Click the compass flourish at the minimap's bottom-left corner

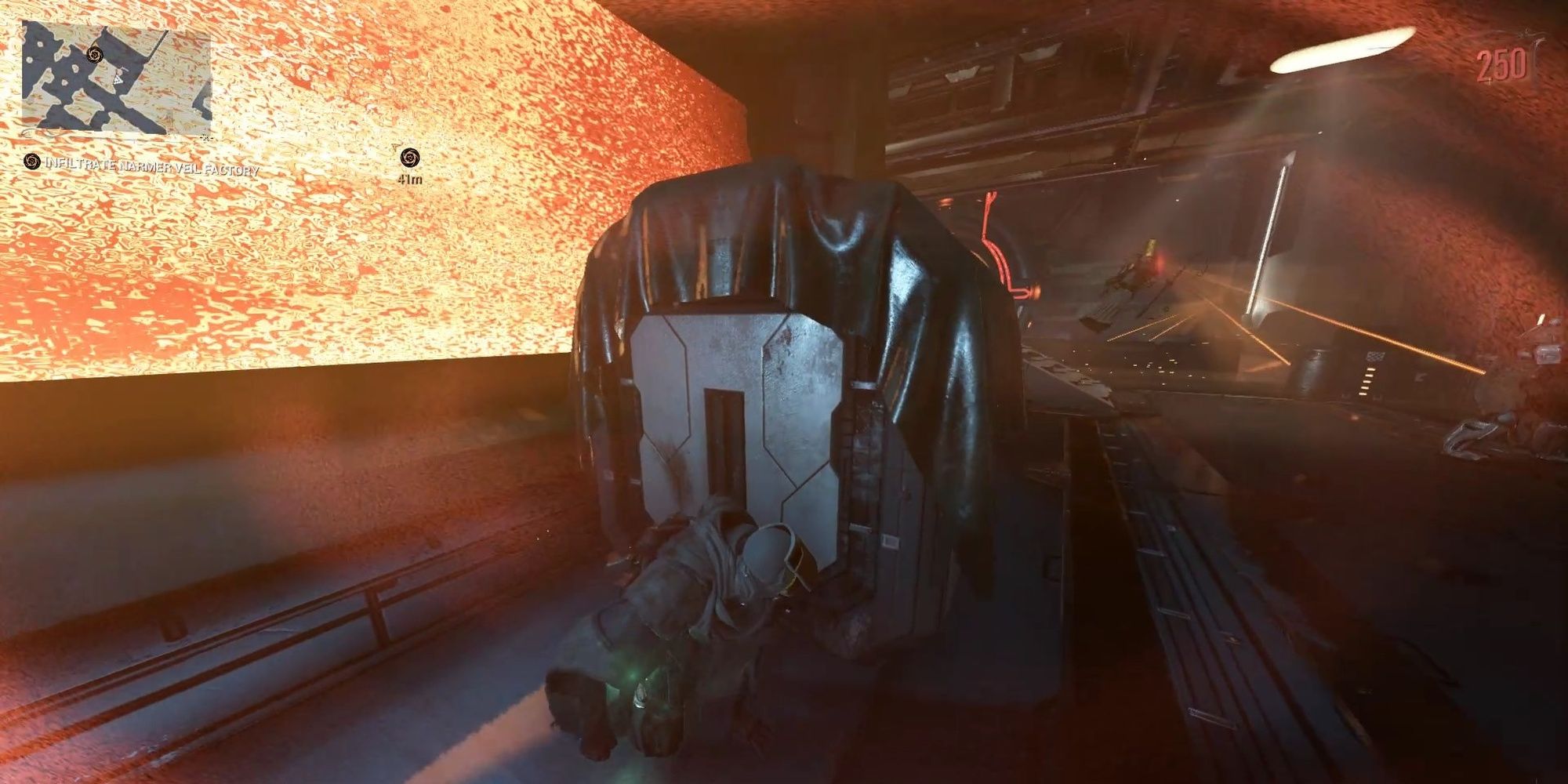(x=26, y=132)
